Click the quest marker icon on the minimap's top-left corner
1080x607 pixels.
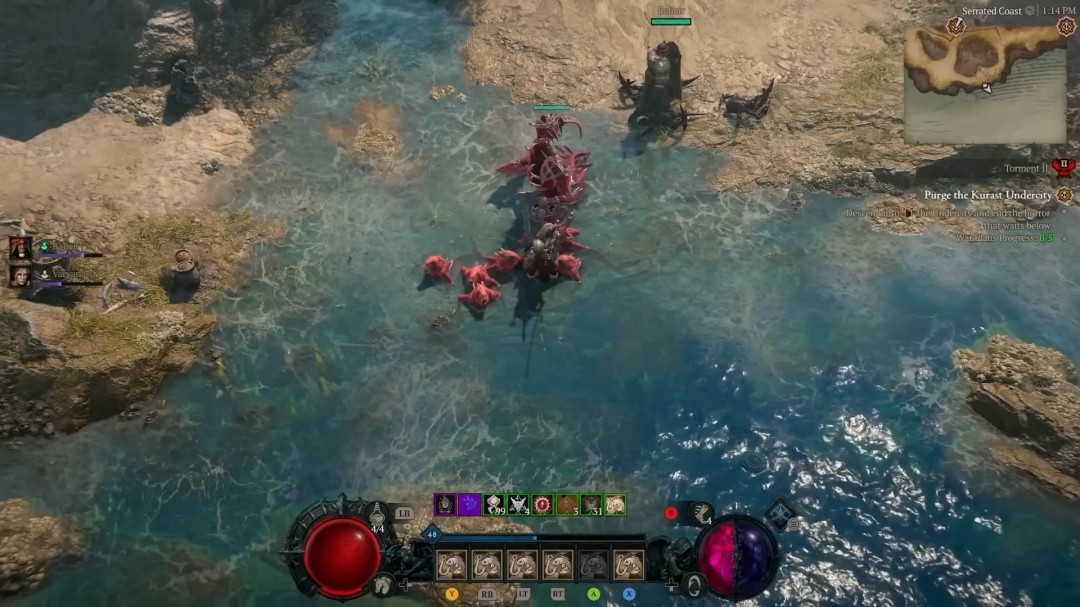click(x=955, y=25)
